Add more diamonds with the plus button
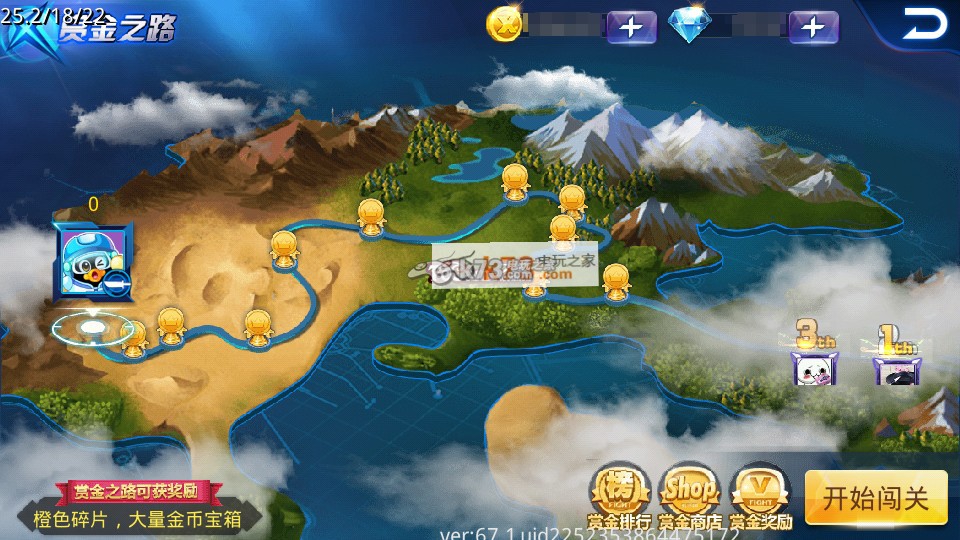 pos(813,27)
